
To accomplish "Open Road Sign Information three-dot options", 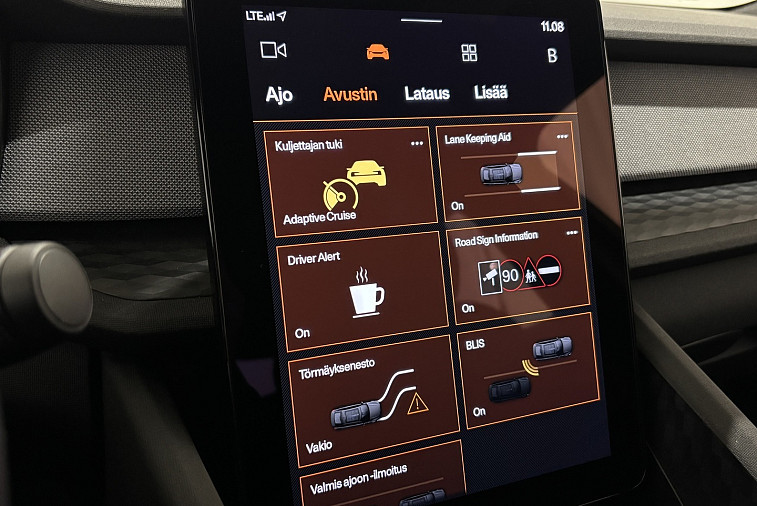I will coord(572,232).
